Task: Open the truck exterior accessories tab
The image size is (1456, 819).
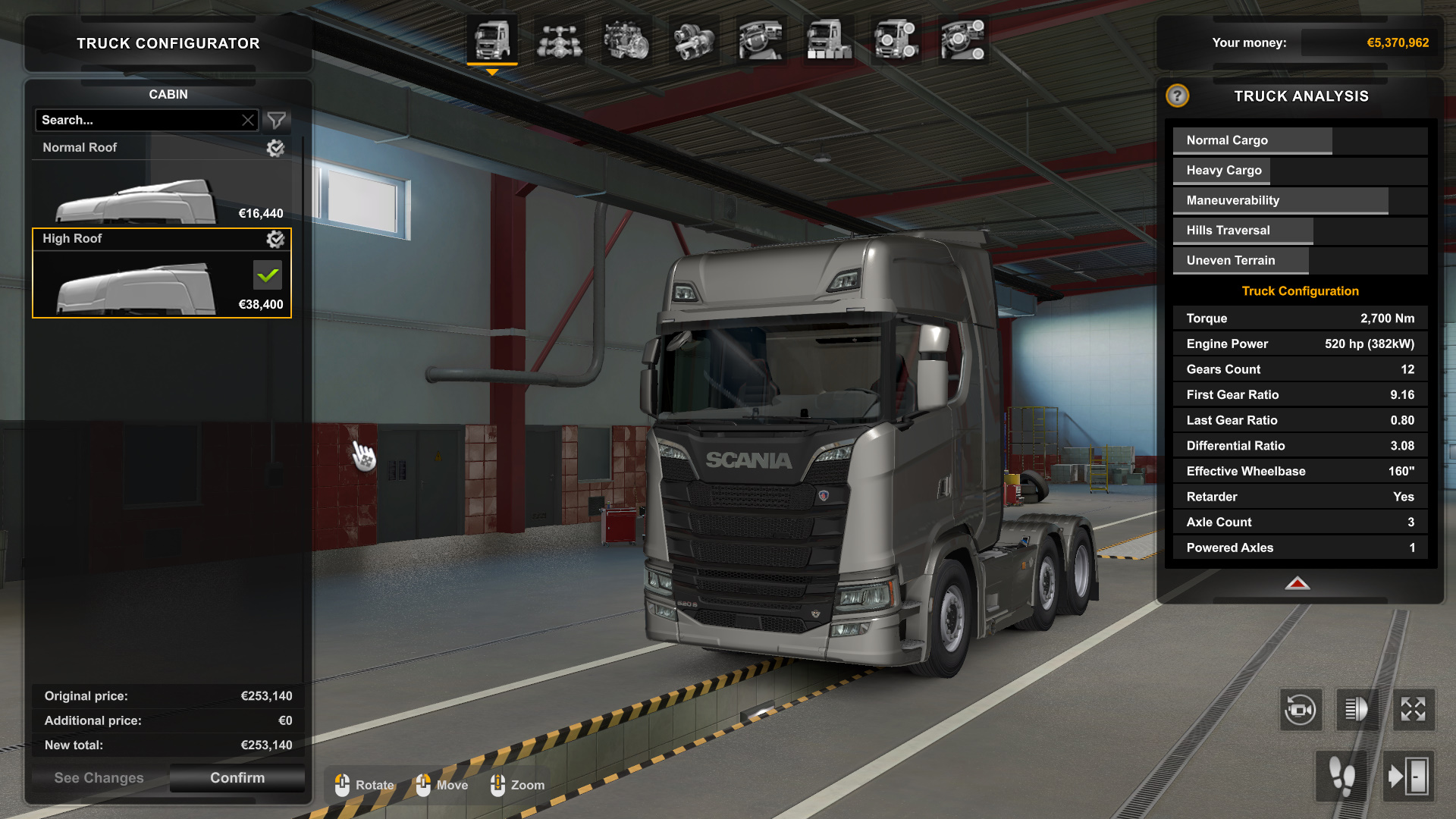Action: (896, 39)
